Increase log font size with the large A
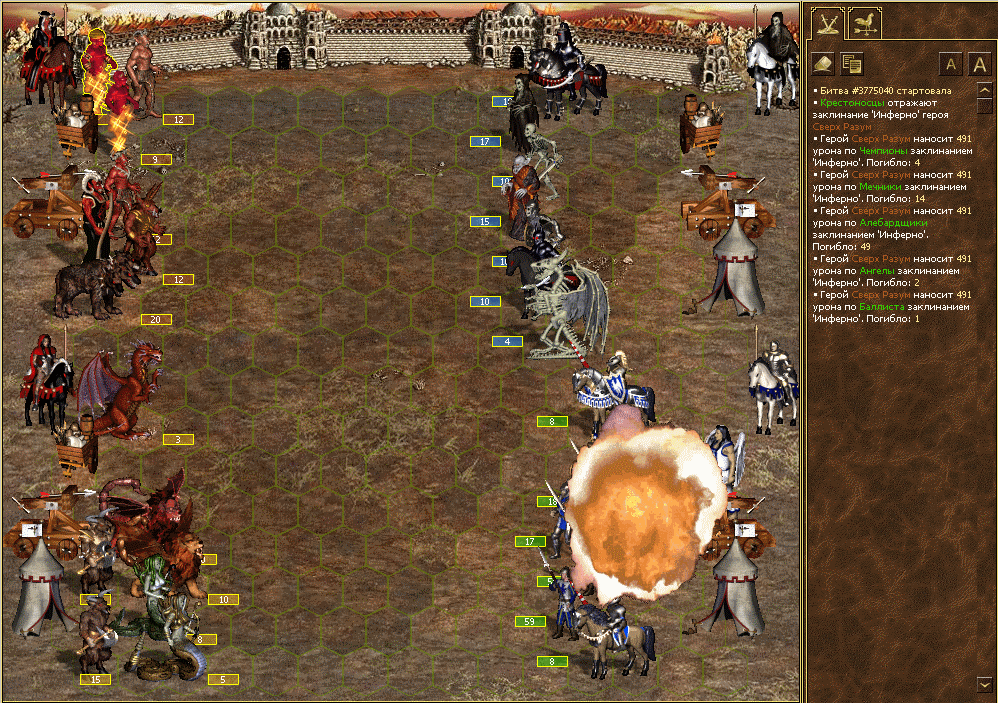This screenshot has width=998, height=703. click(x=980, y=65)
